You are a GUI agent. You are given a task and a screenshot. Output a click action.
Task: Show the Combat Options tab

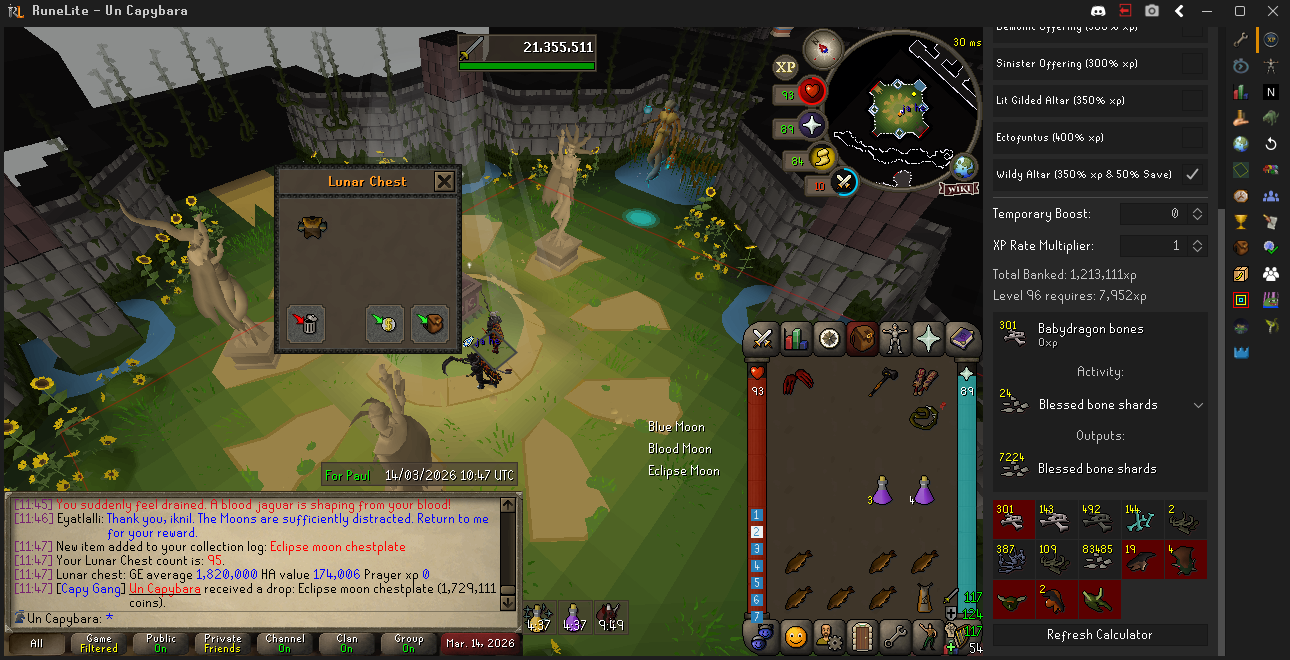763,339
